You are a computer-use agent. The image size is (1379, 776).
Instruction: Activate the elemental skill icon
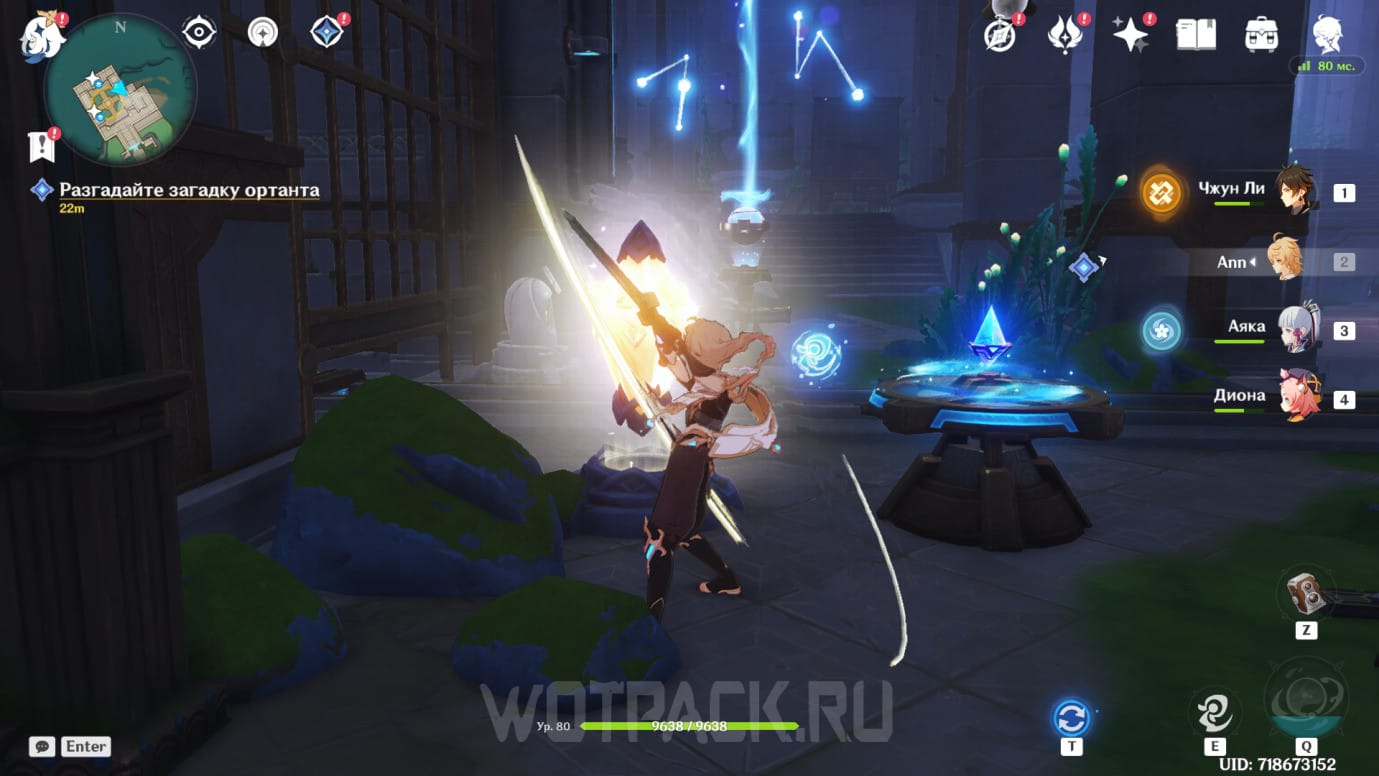pos(1214,713)
